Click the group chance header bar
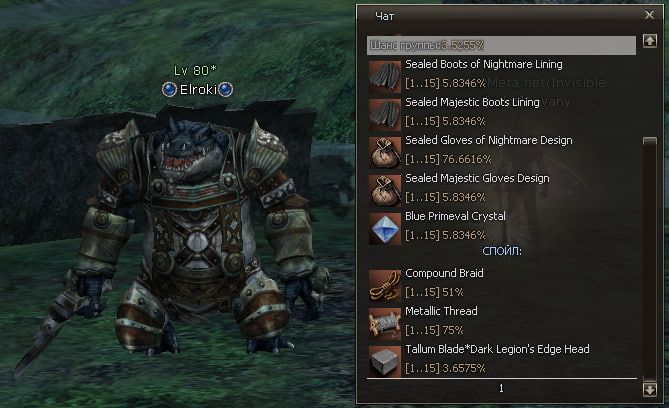The height and width of the screenshot is (408, 669). [x=500, y=45]
